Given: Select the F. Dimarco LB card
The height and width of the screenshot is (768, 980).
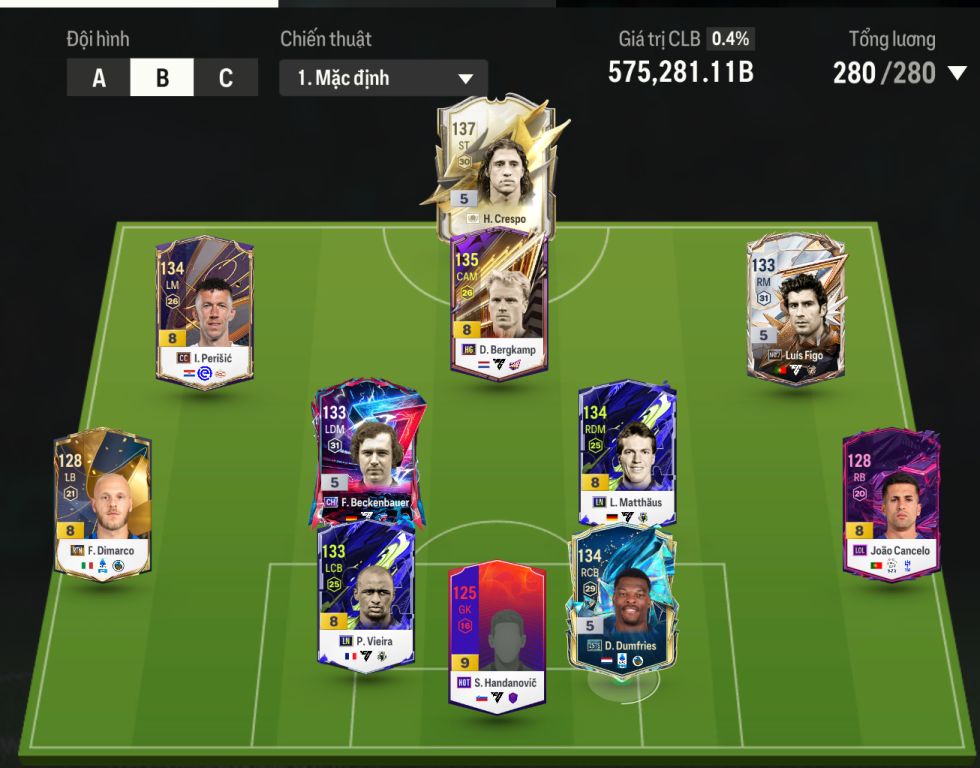Looking at the screenshot, I should point(103,505).
